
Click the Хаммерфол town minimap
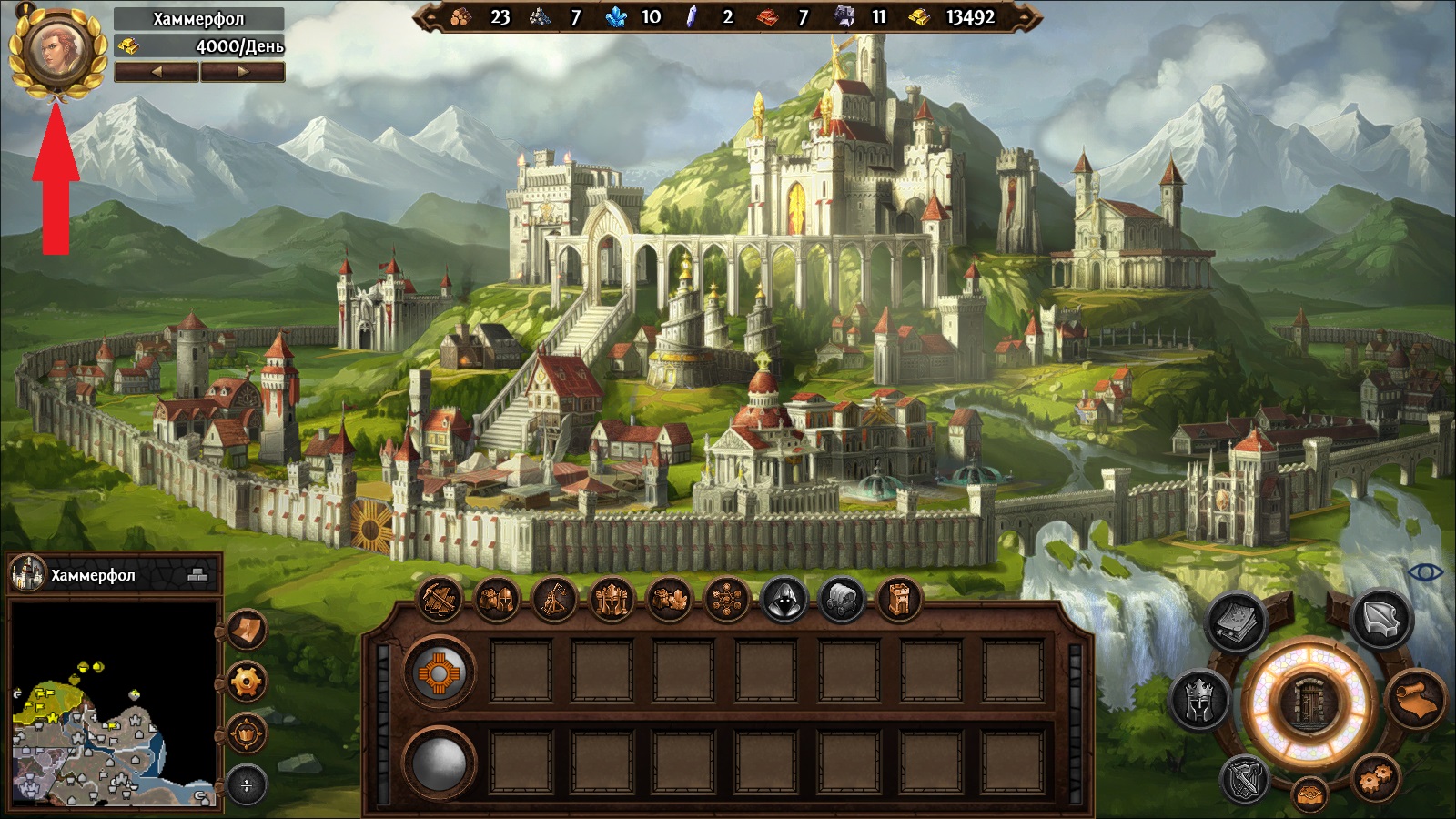click(113, 702)
